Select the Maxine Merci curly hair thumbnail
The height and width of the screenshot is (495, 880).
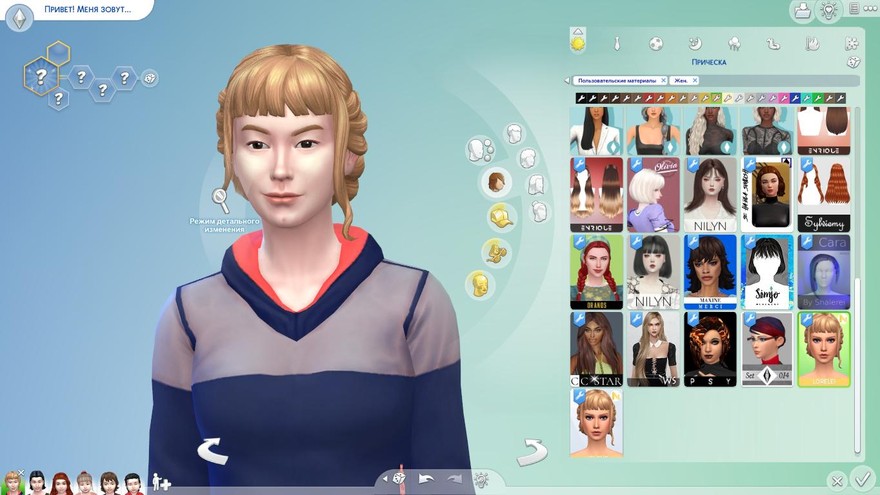pyautogui.click(x=710, y=272)
